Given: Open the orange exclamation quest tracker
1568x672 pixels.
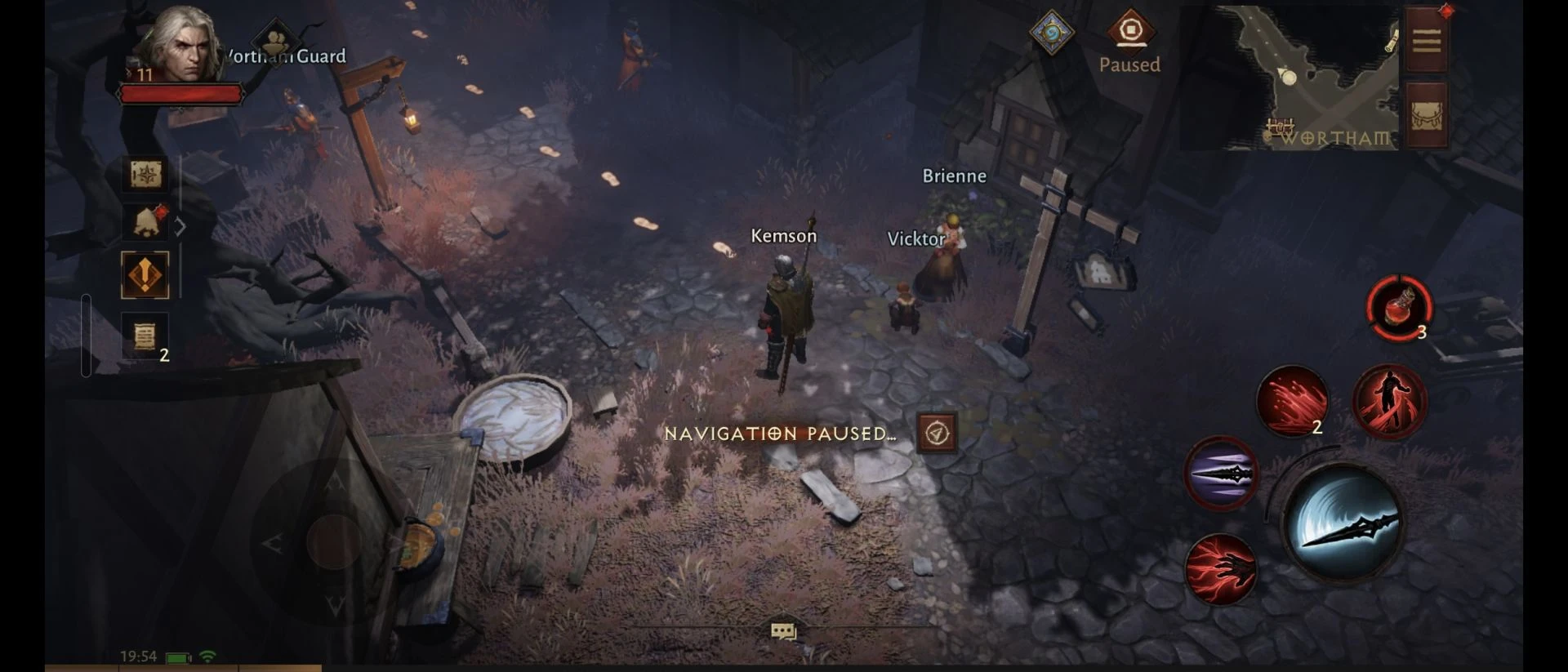Looking at the screenshot, I should [145, 275].
